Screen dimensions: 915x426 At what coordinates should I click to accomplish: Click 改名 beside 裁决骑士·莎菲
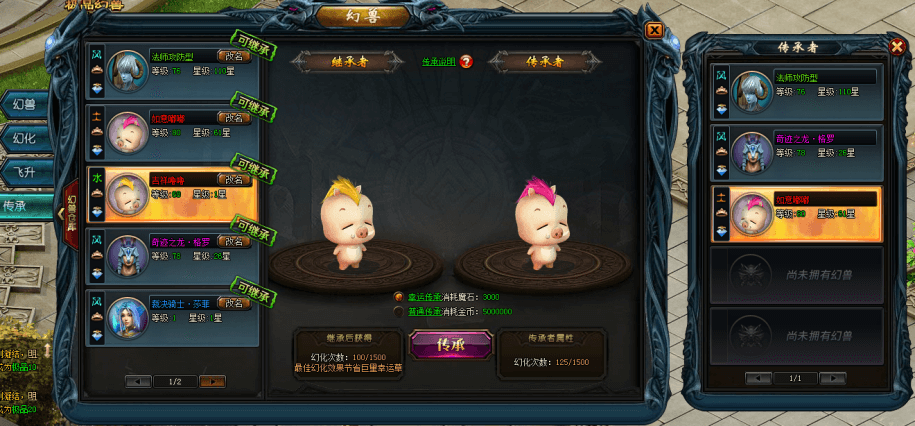(x=234, y=303)
